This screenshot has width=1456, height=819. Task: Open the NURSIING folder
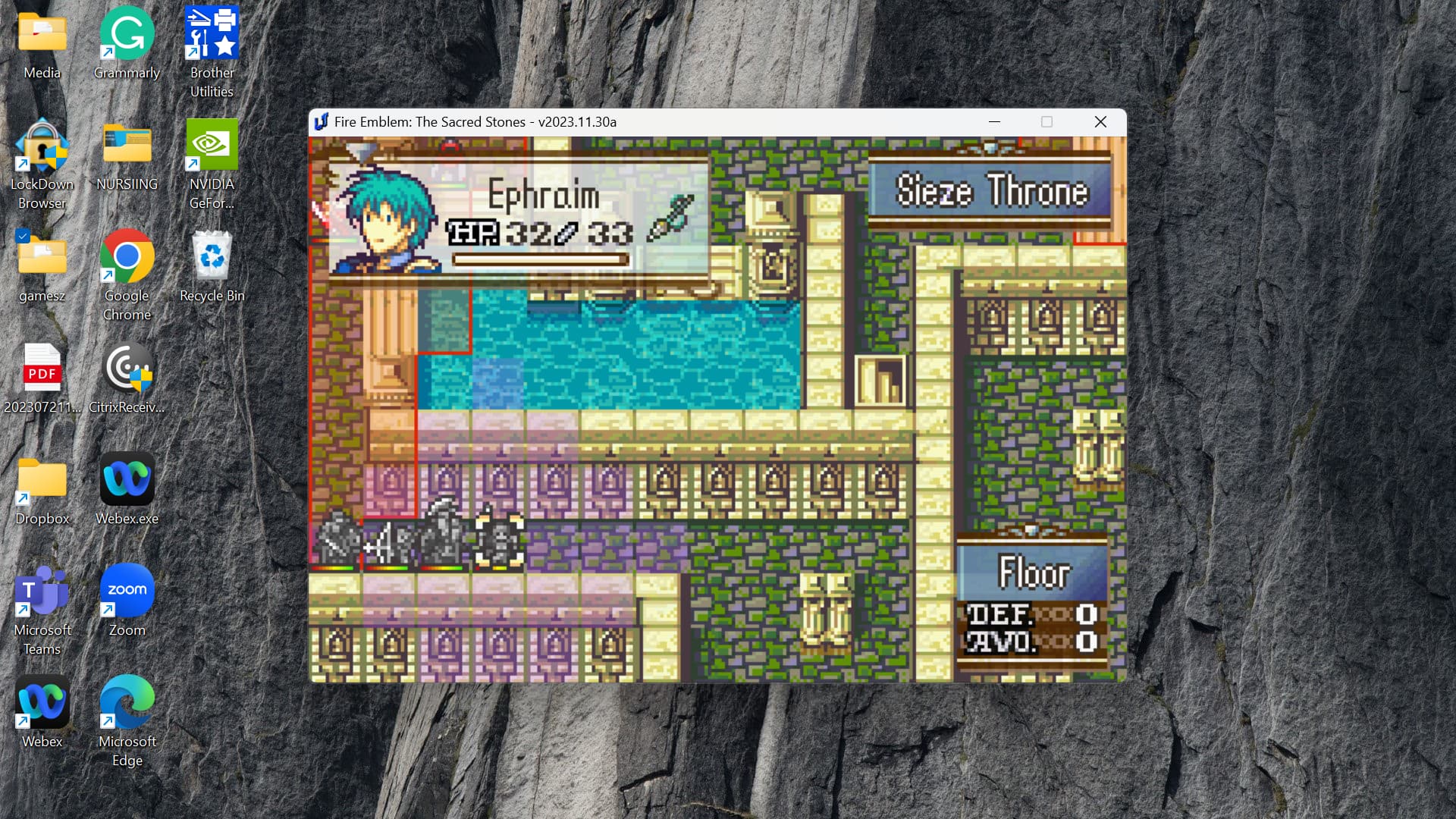point(126,144)
